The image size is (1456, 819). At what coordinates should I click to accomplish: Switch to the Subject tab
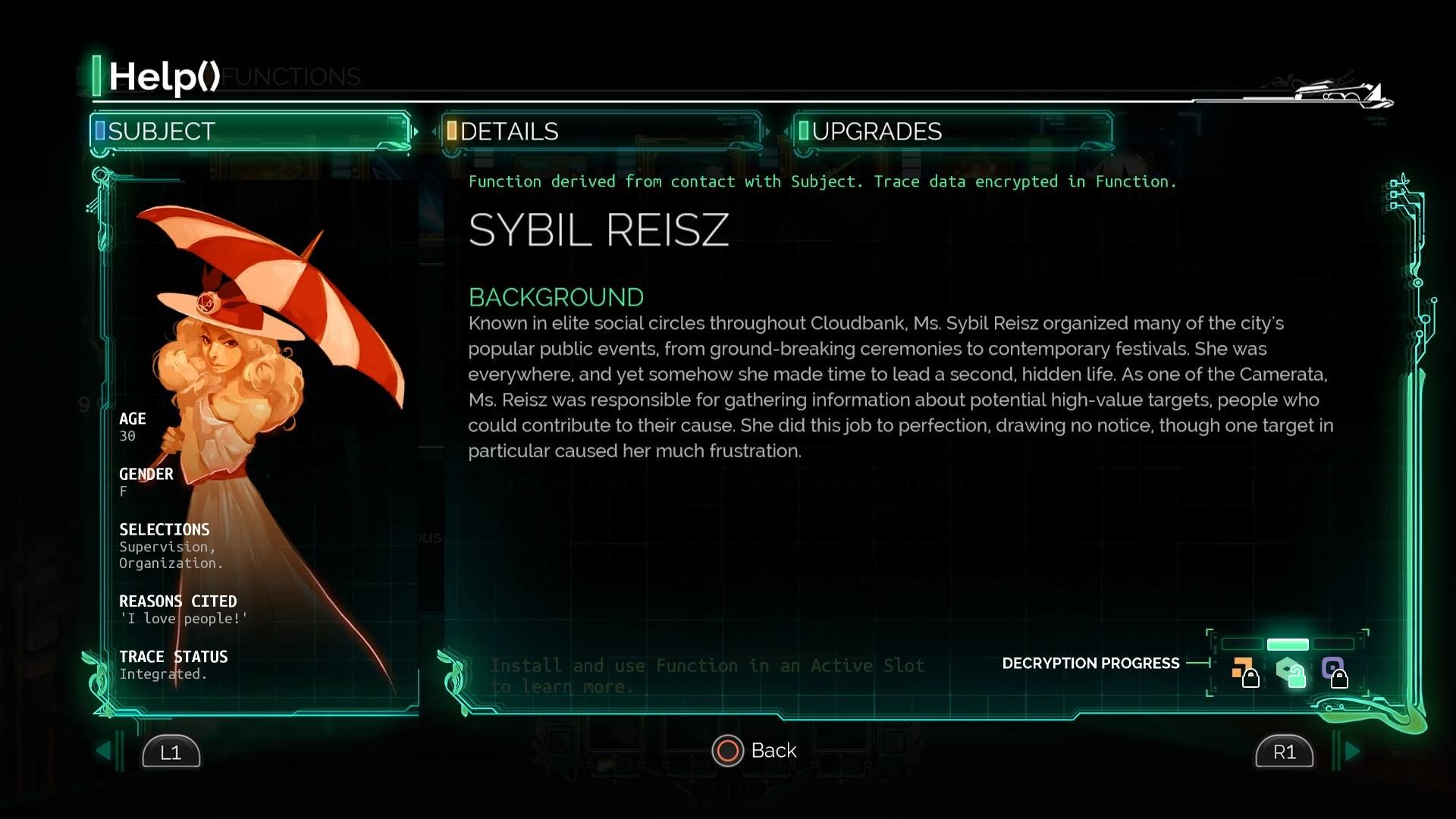pyautogui.click(x=250, y=131)
